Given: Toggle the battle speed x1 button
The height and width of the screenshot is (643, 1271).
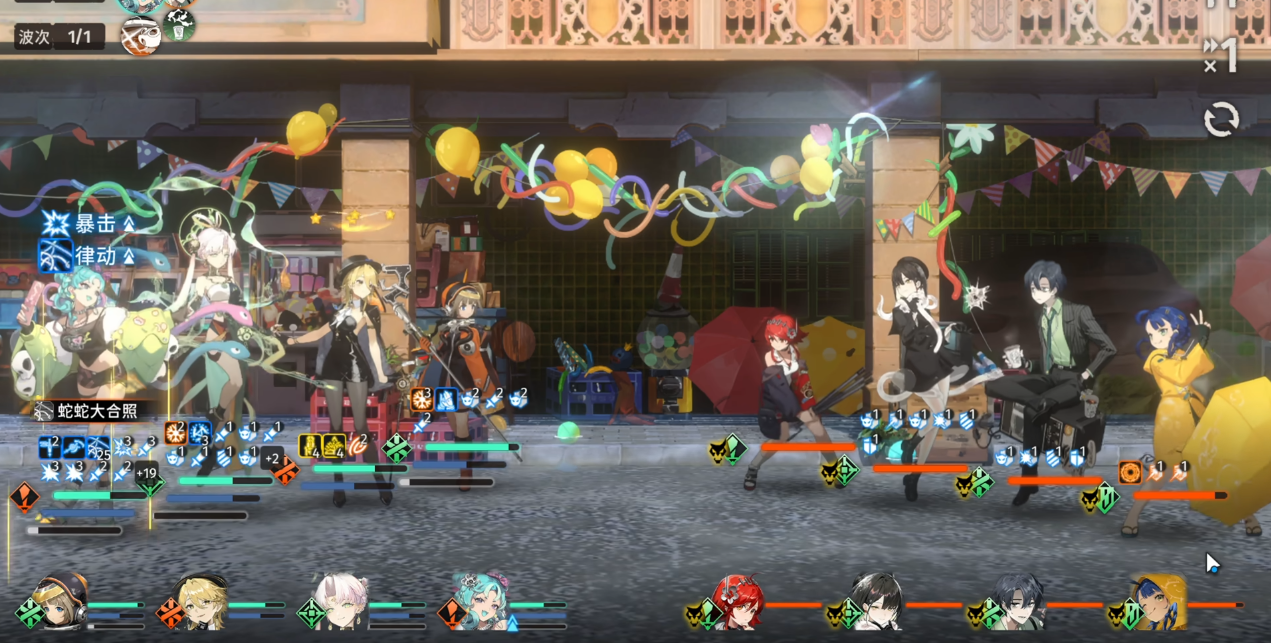Looking at the screenshot, I should point(1221,55).
